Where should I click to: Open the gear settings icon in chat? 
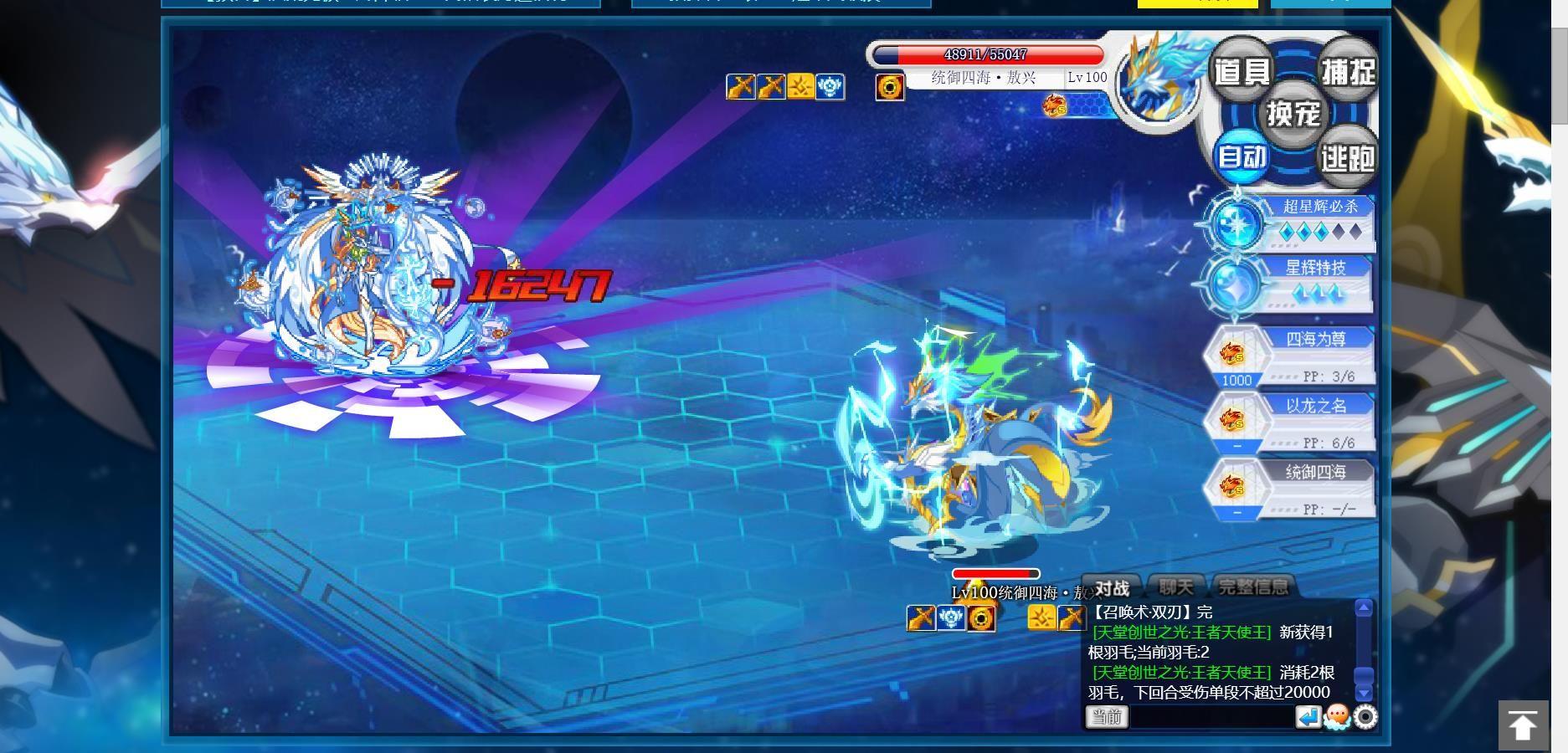tap(1365, 717)
